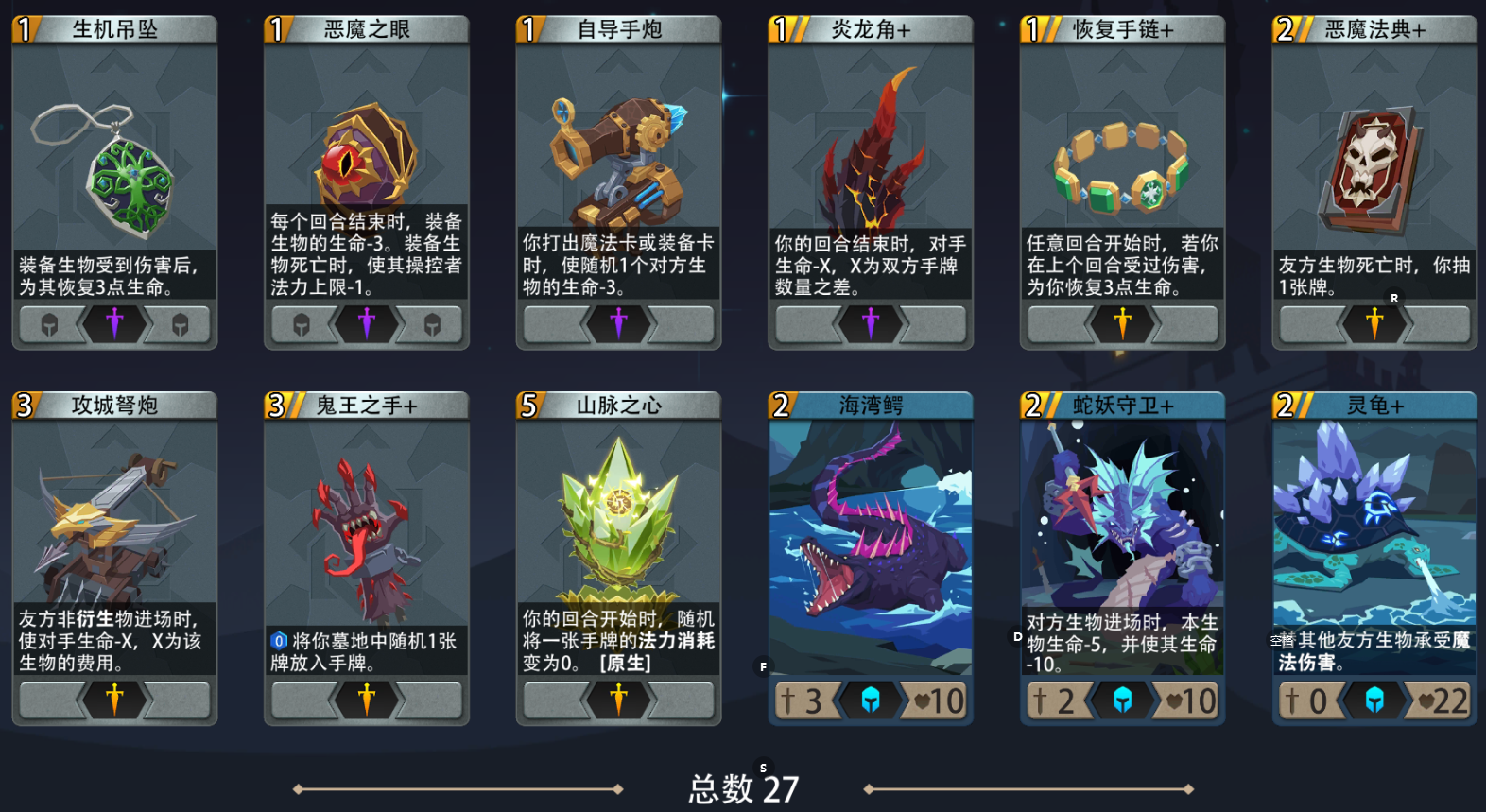
Task: Select the 攻城弩炮 card
Action: [x=114, y=558]
